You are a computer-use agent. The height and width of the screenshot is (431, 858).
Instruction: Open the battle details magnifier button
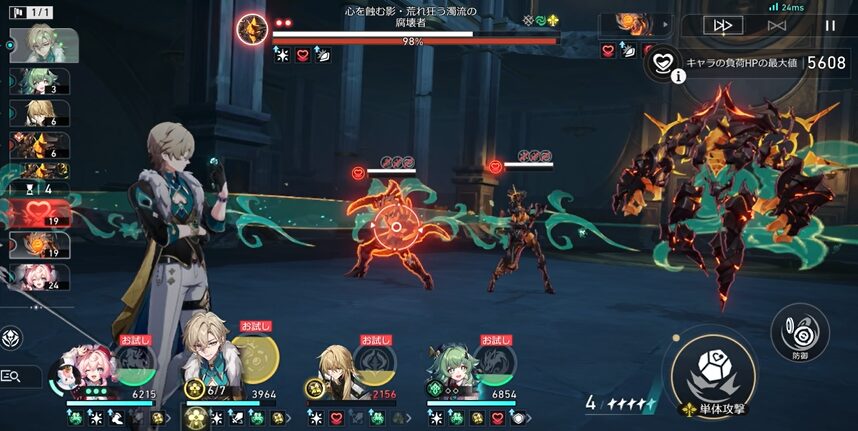[12, 376]
